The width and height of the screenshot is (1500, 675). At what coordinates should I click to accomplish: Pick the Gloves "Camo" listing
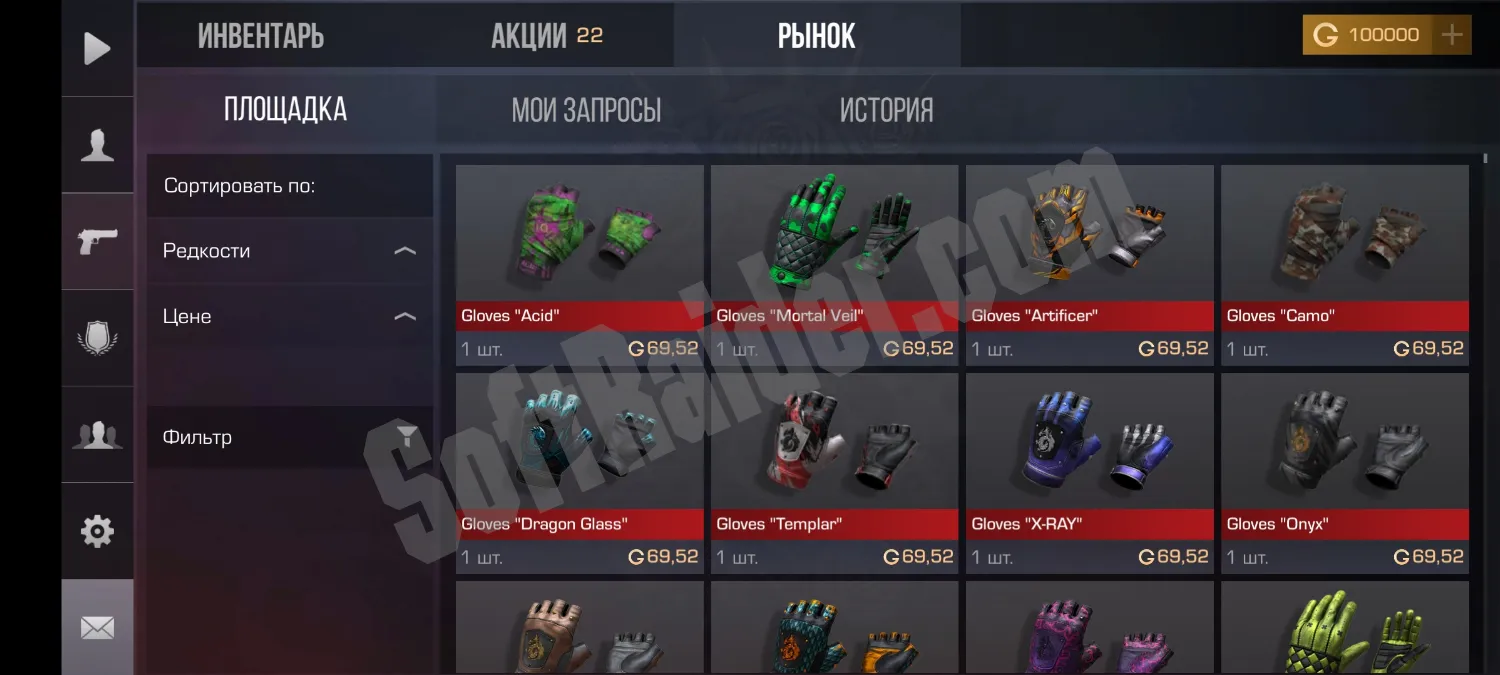tap(1344, 264)
